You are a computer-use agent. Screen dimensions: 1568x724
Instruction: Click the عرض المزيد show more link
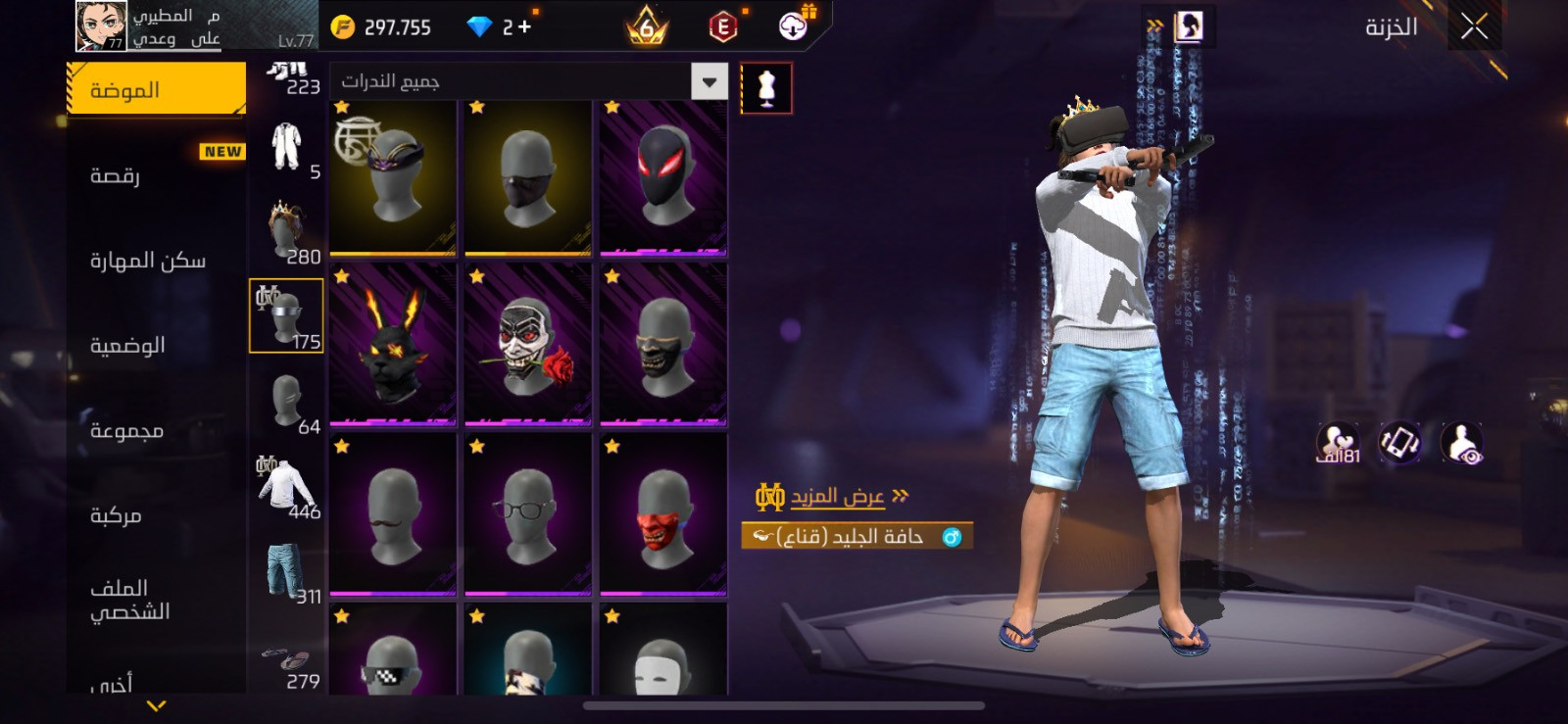click(838, 497)
